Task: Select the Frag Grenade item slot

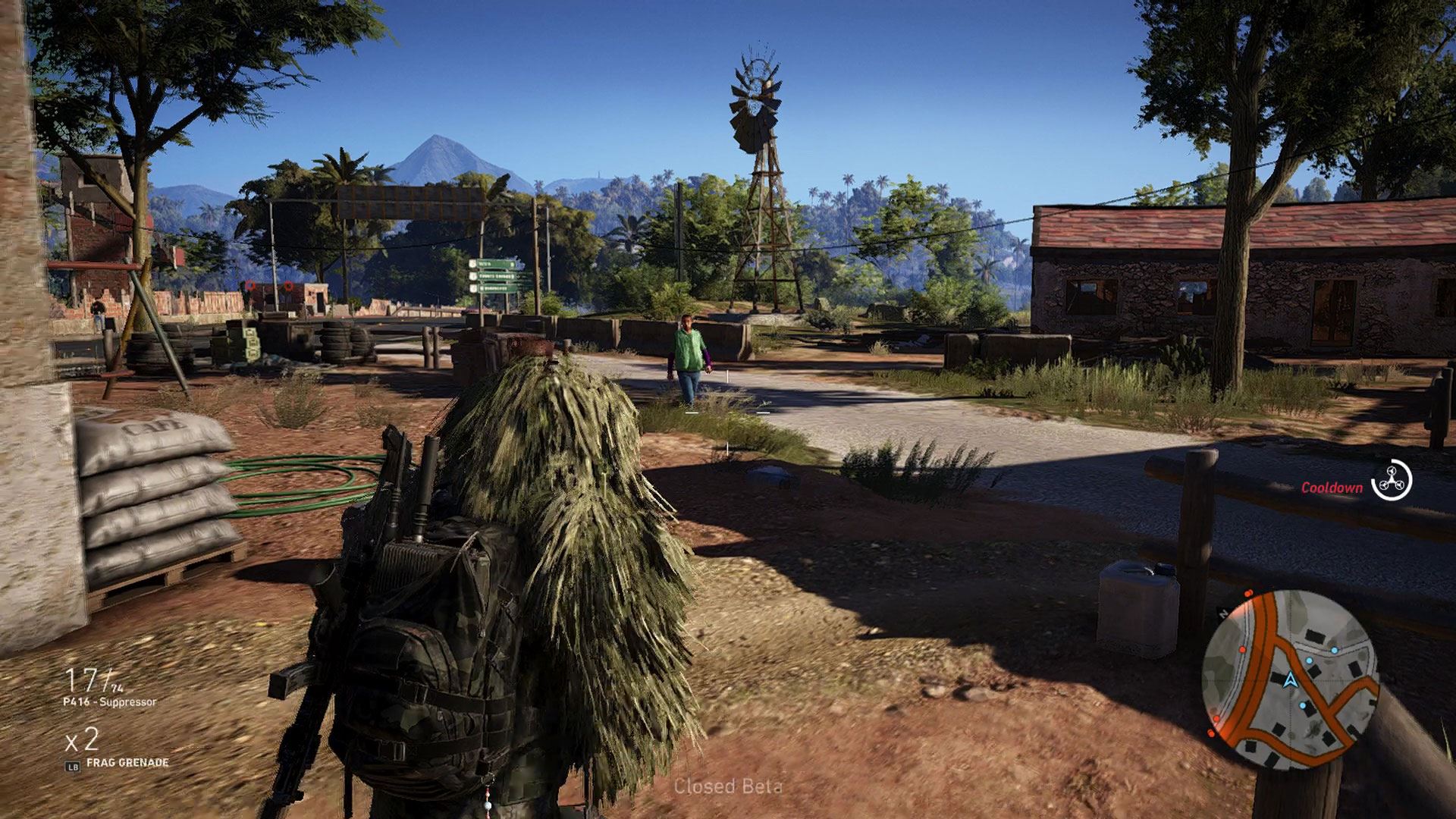Action: (x=127, y=763)
